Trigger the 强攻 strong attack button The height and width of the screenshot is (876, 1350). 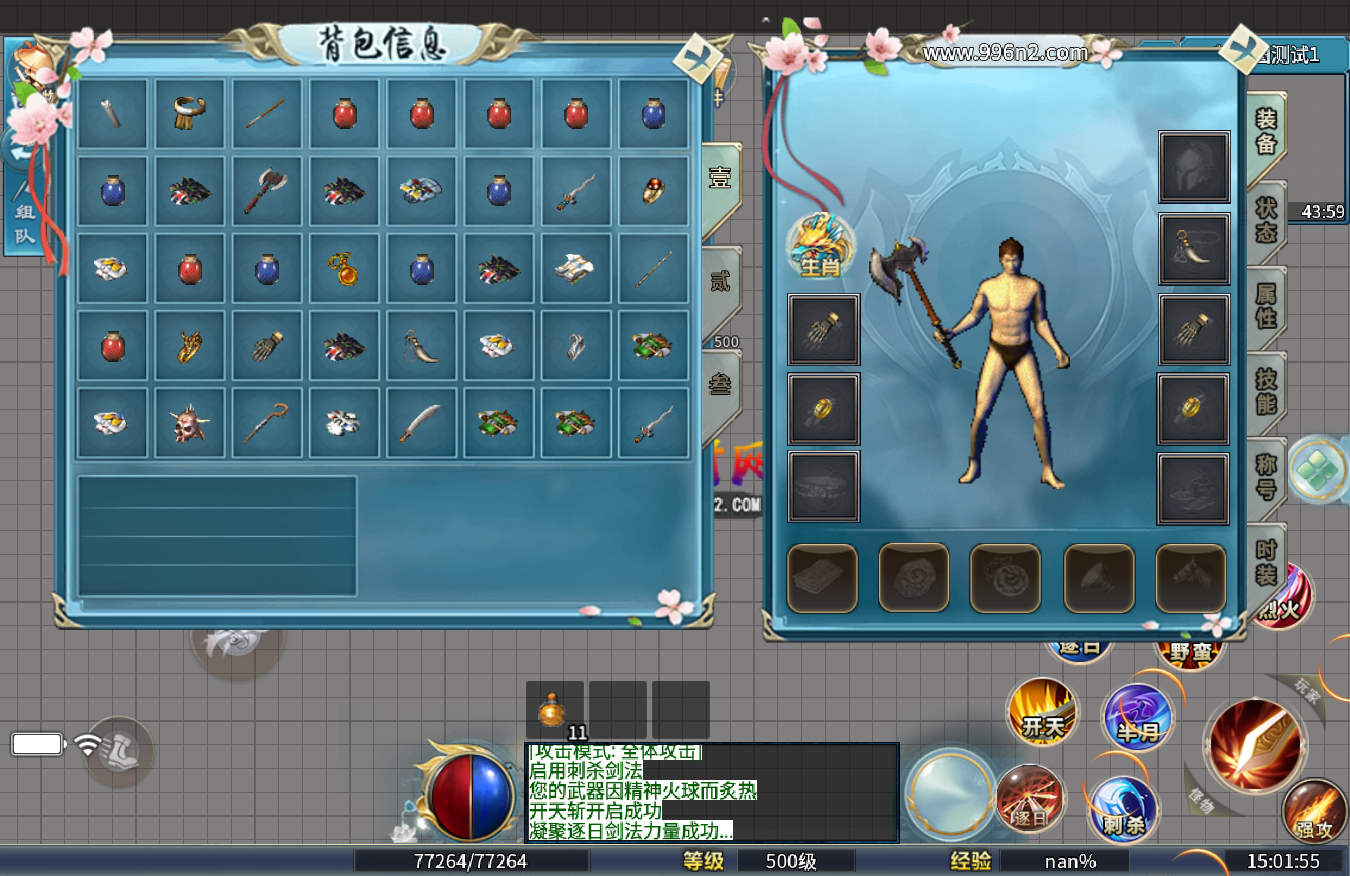(1313, 812)
